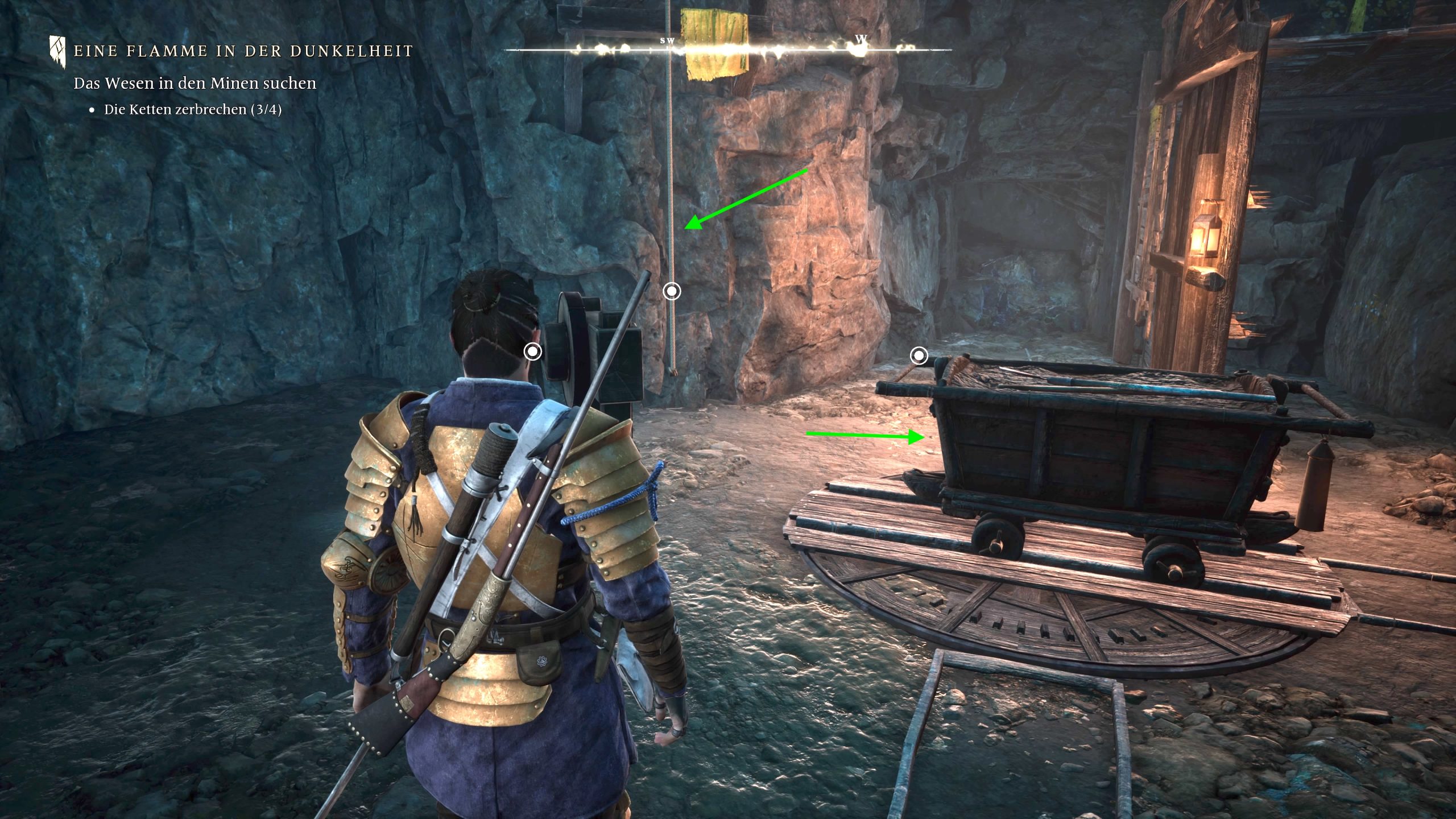Click the quest emblem icon beside the title
The width and height of the screenshot is (1456, 819).
click(x=57, y=51)
